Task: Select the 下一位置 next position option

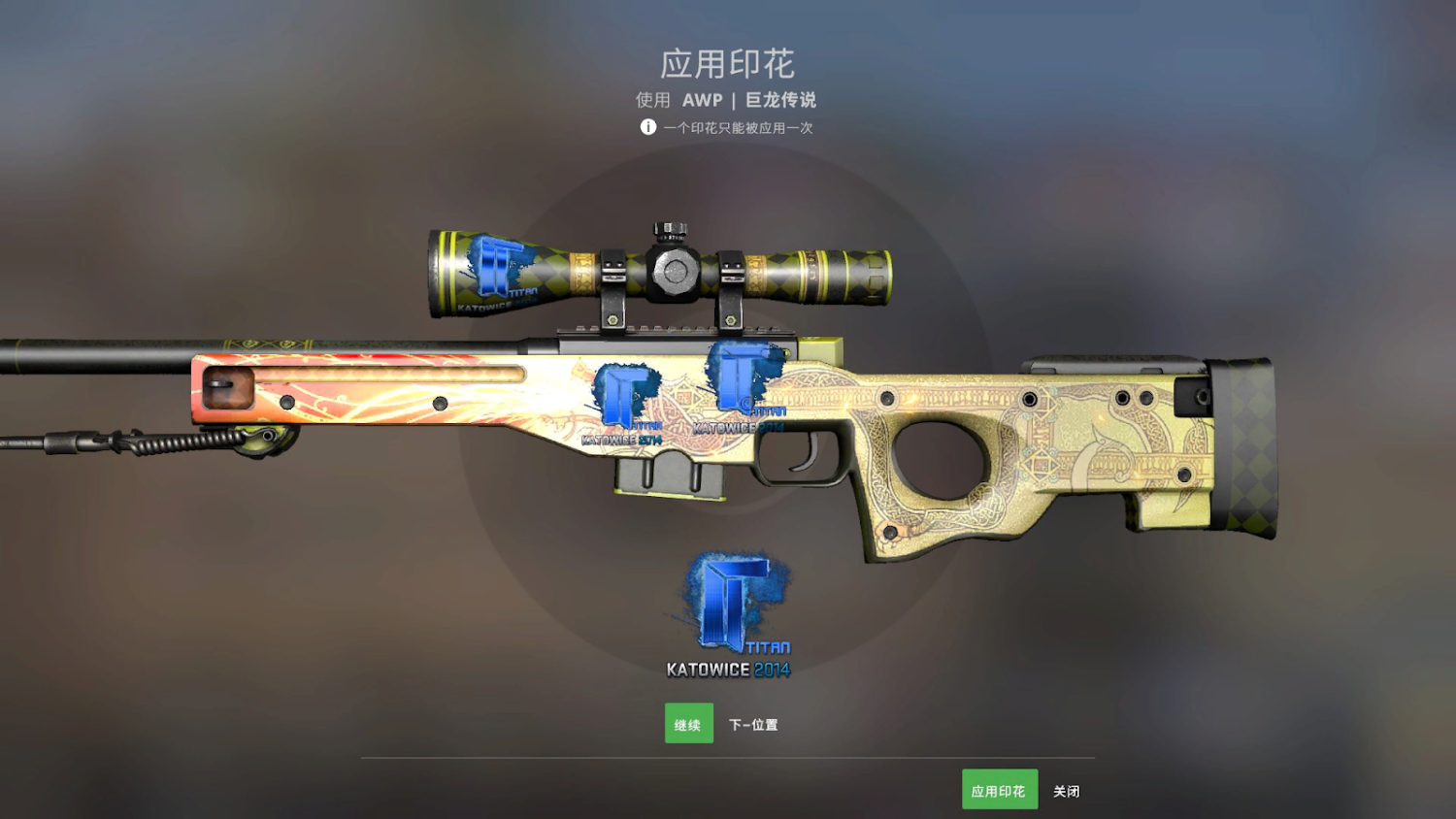Action: click(x=754, y=723)
